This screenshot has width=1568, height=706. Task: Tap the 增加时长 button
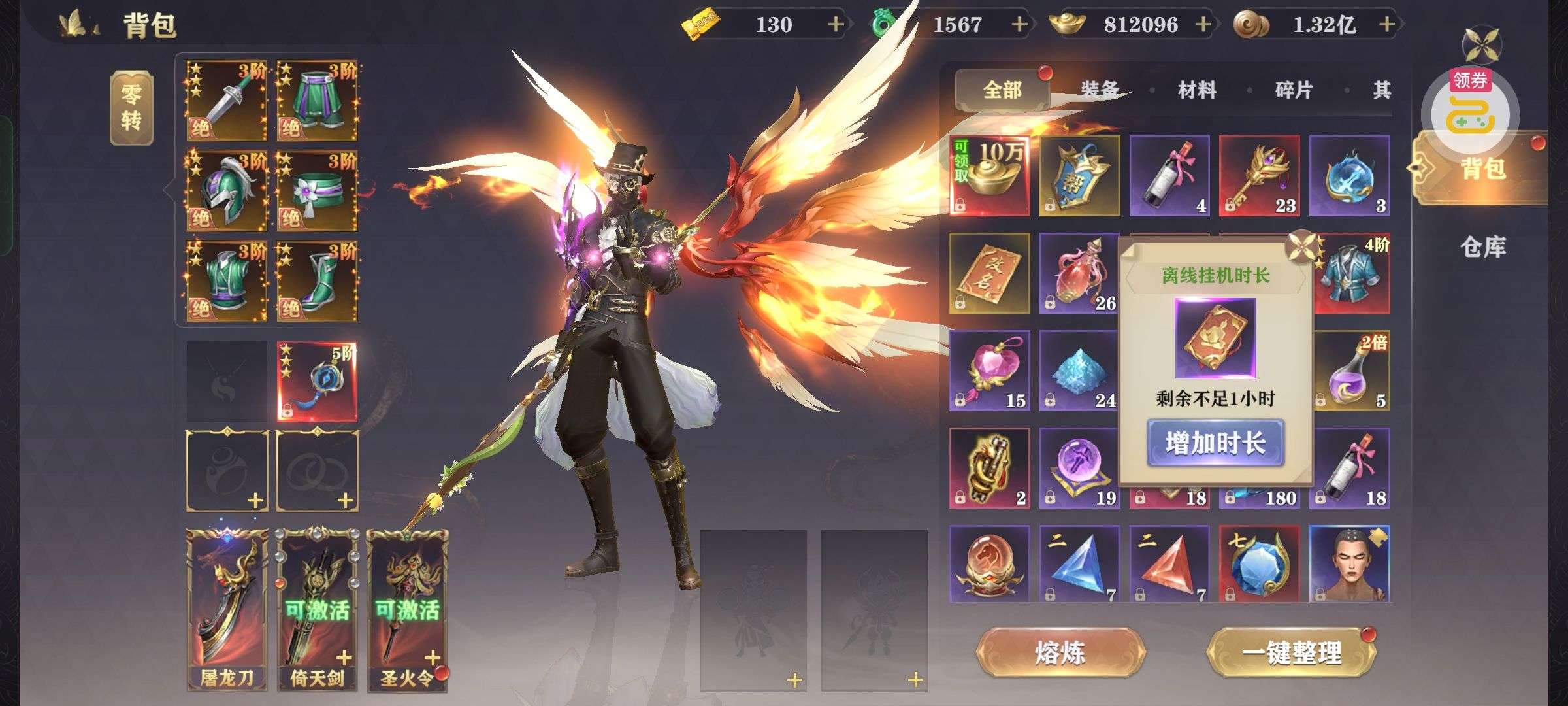[1215, 443]
